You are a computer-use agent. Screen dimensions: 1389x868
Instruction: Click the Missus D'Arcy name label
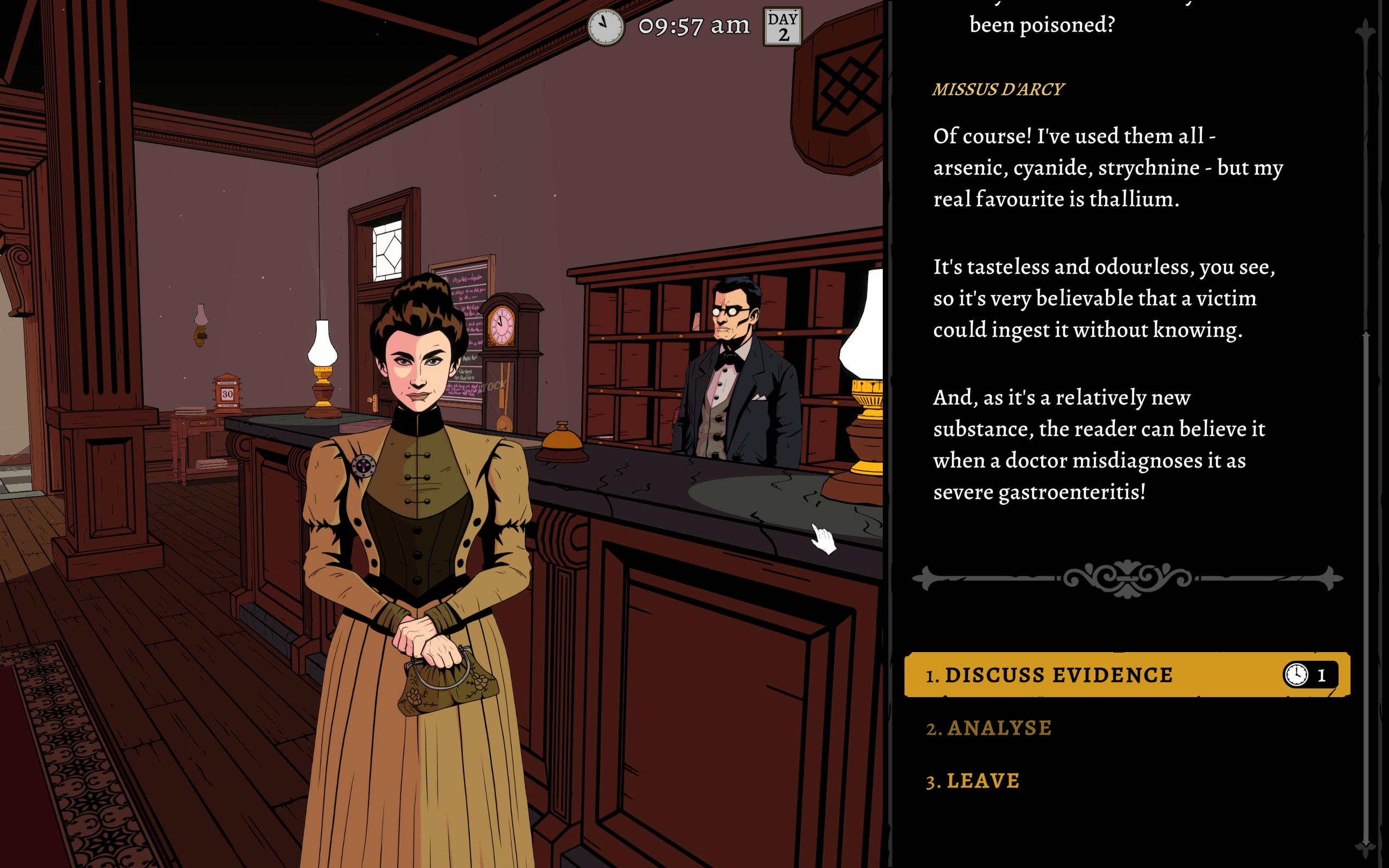998,89
